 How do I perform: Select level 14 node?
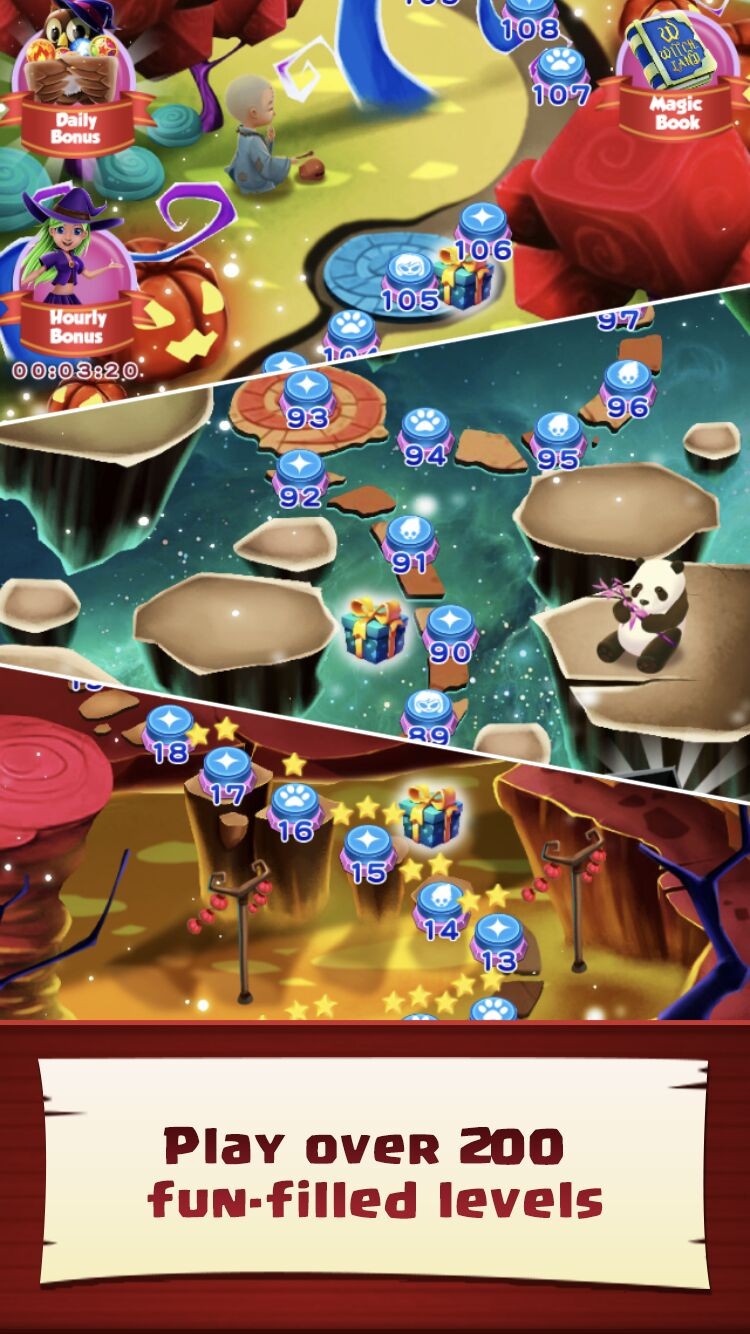coord(440,908)
